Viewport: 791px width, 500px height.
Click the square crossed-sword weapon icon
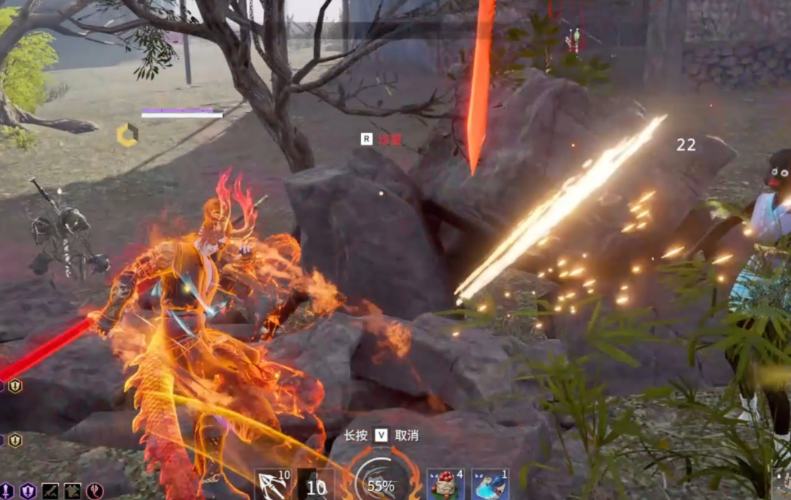click(x=50, y=491)
